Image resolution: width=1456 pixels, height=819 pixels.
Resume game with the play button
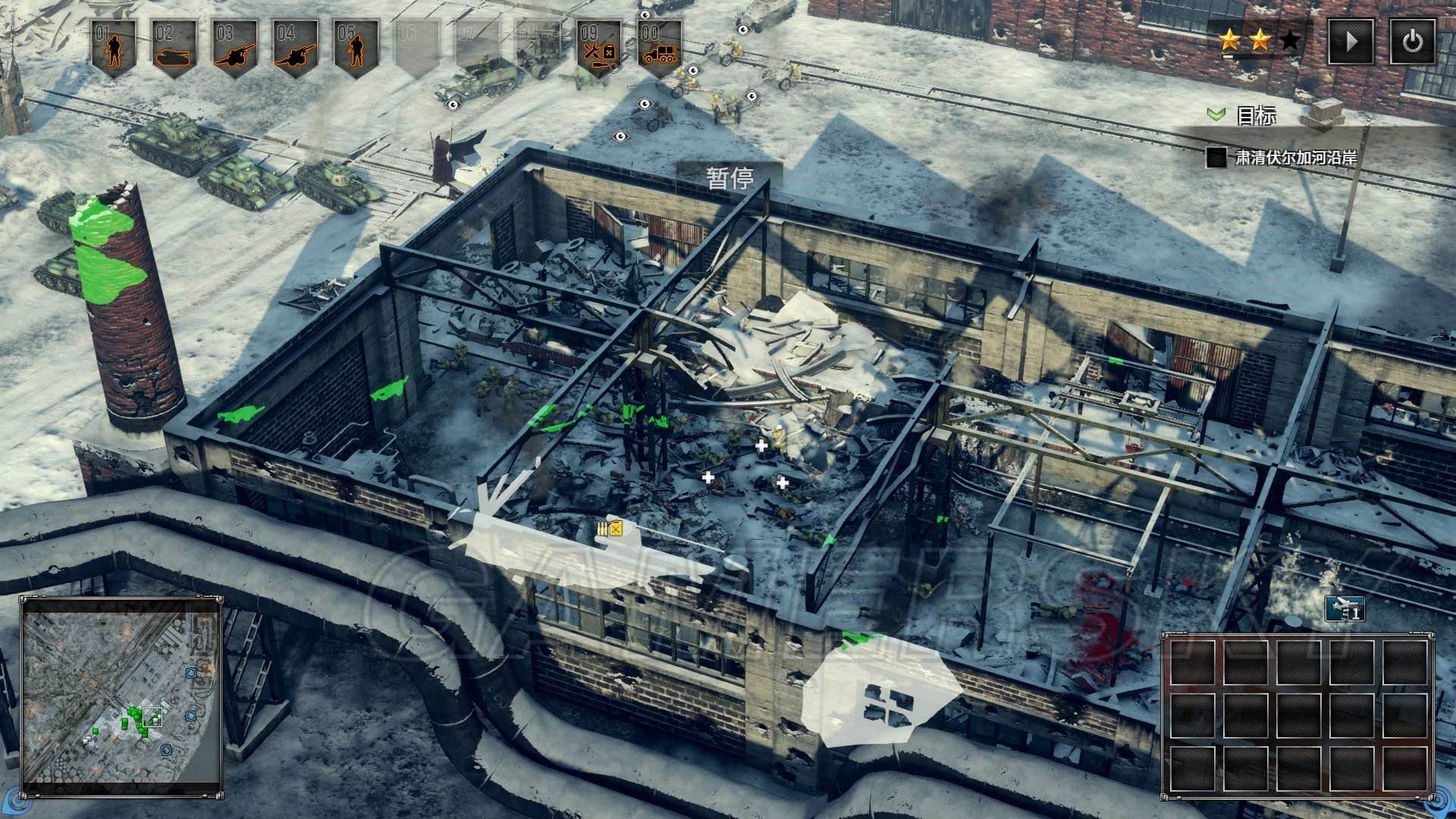(x=1351, y=41)
